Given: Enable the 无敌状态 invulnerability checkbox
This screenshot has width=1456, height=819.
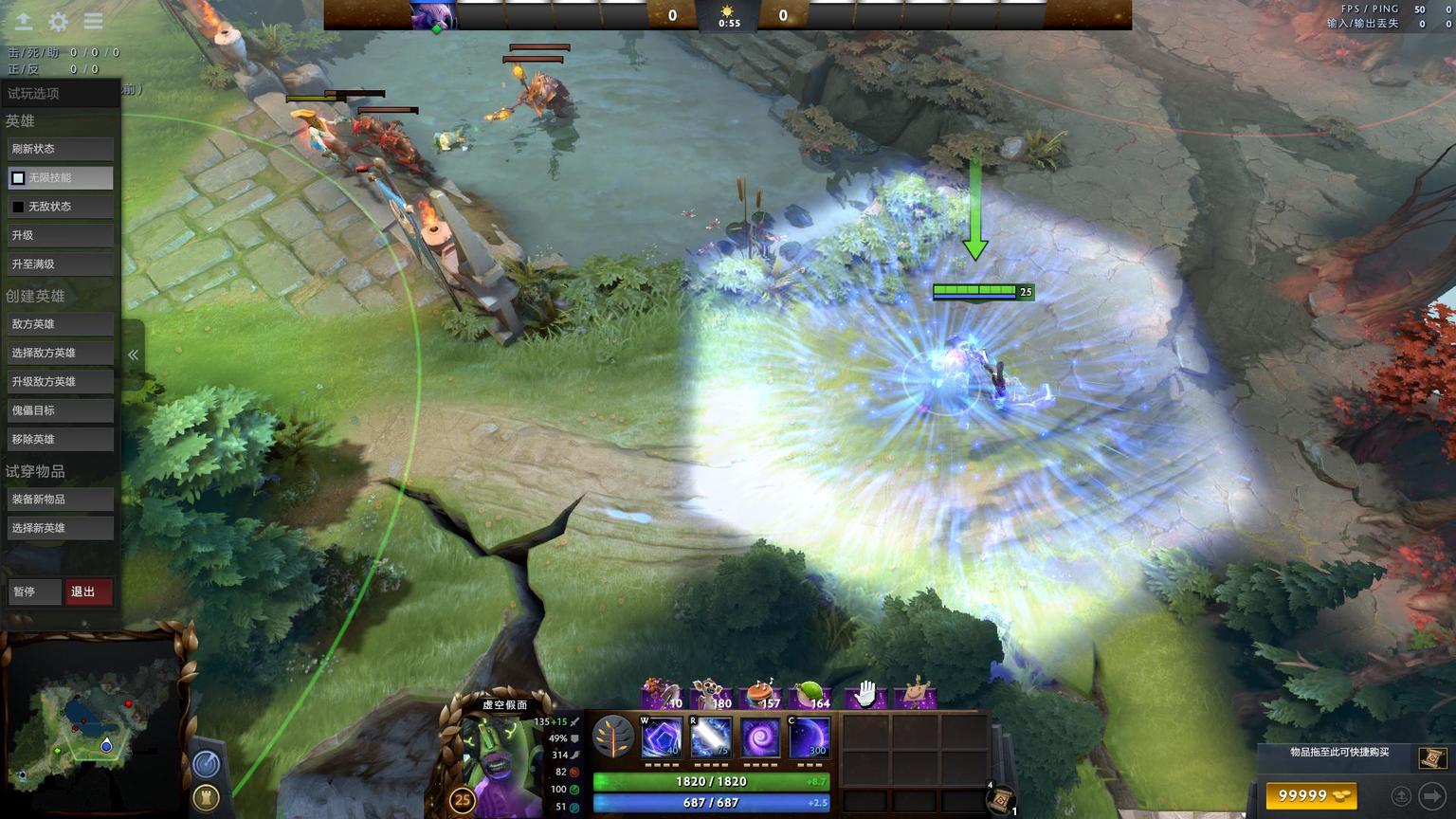Looking at the screenshot, I should [x=18, y=207].
